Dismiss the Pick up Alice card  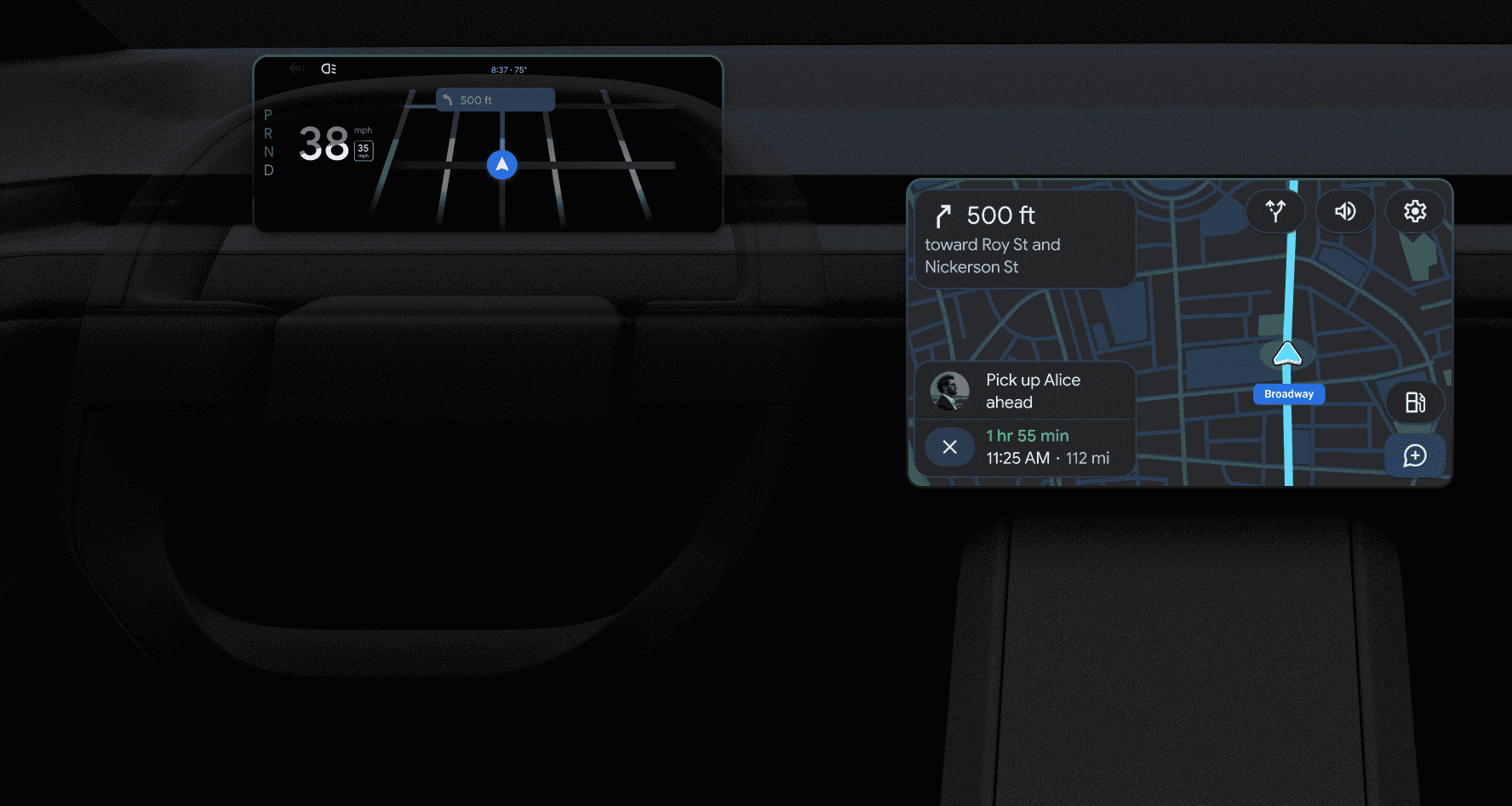click(950, 447)
